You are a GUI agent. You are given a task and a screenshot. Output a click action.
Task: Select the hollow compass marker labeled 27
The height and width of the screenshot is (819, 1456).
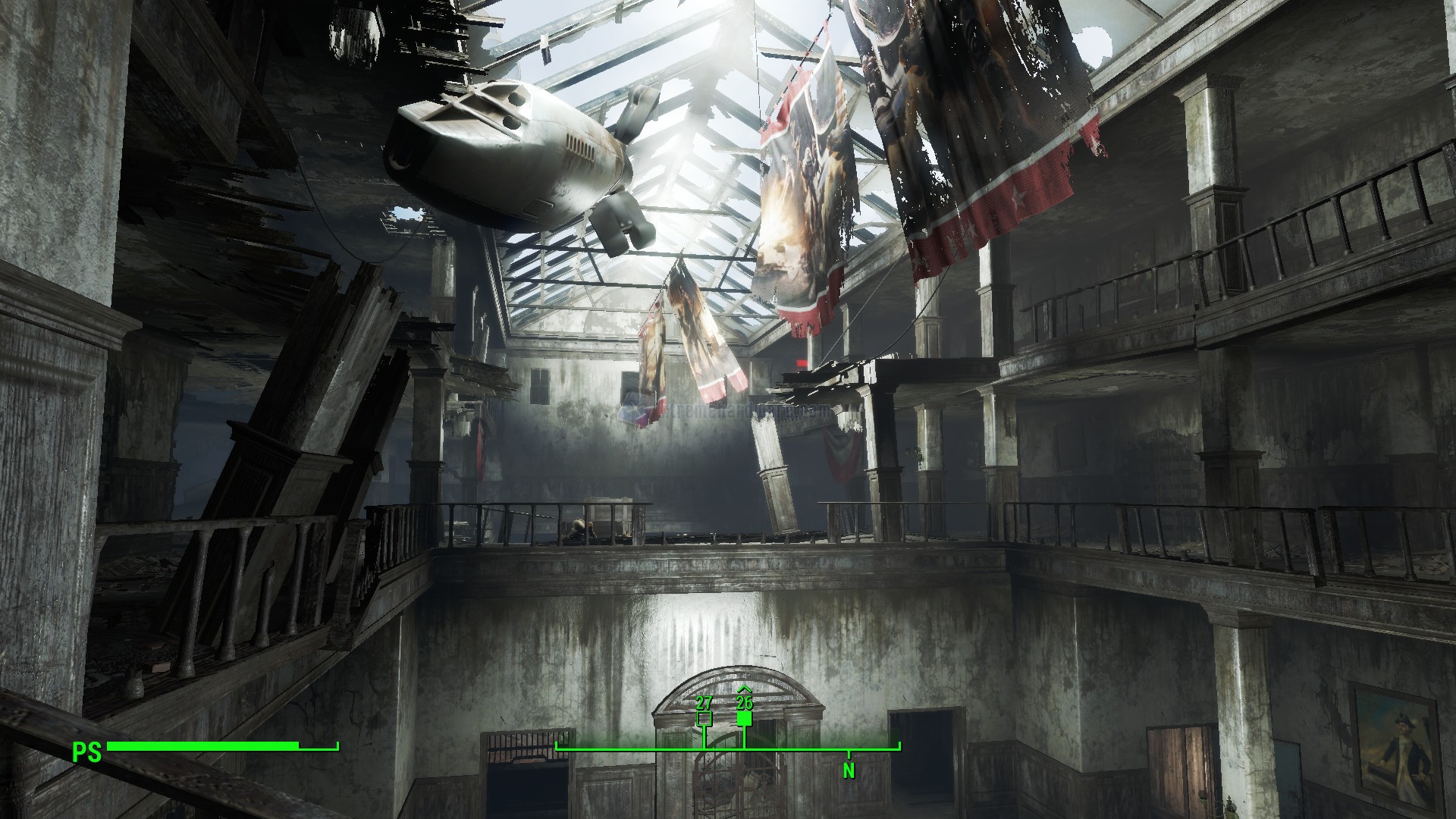(704, 718)
